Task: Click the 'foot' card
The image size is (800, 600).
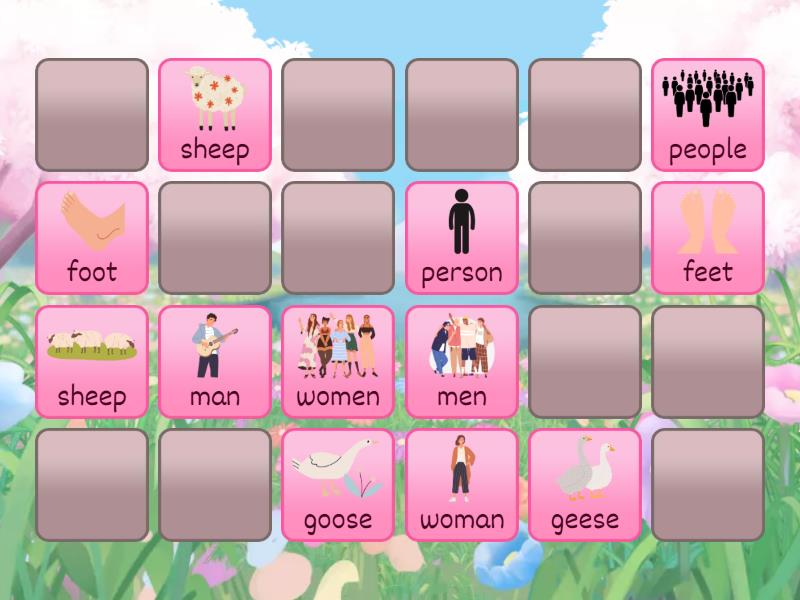Action: click(x=92, y=238)
